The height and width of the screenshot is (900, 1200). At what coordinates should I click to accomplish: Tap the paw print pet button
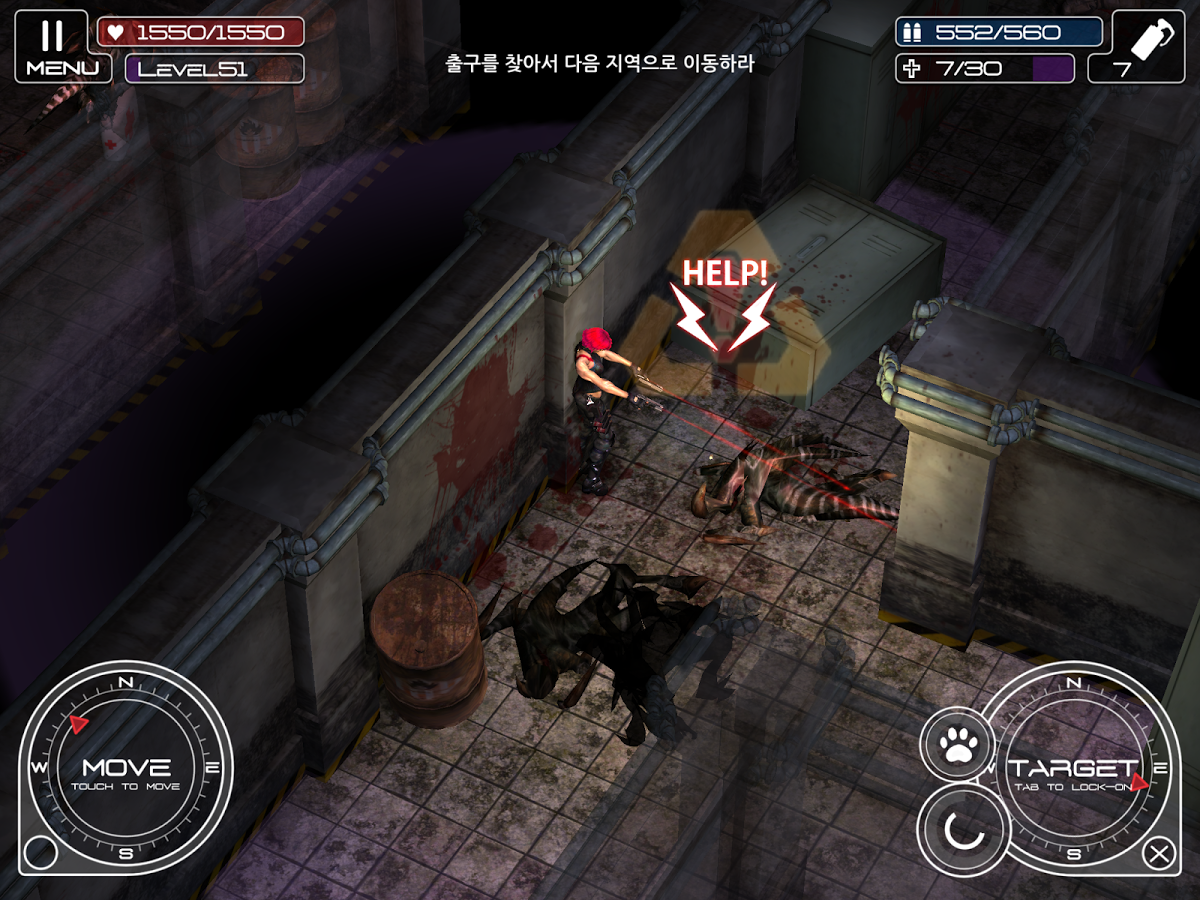(x=957, y=743)
